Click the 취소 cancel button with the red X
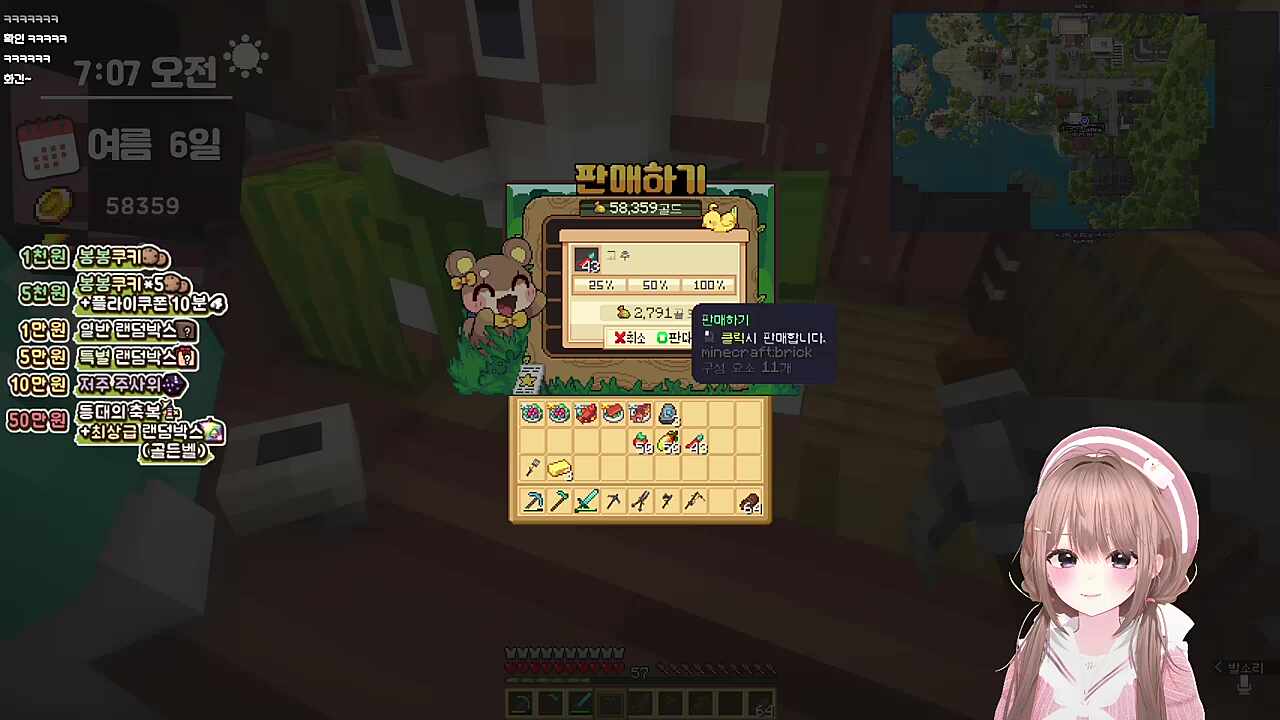Image resolution: width=1280 pixels, height=720 pixels. pos(630,337)
